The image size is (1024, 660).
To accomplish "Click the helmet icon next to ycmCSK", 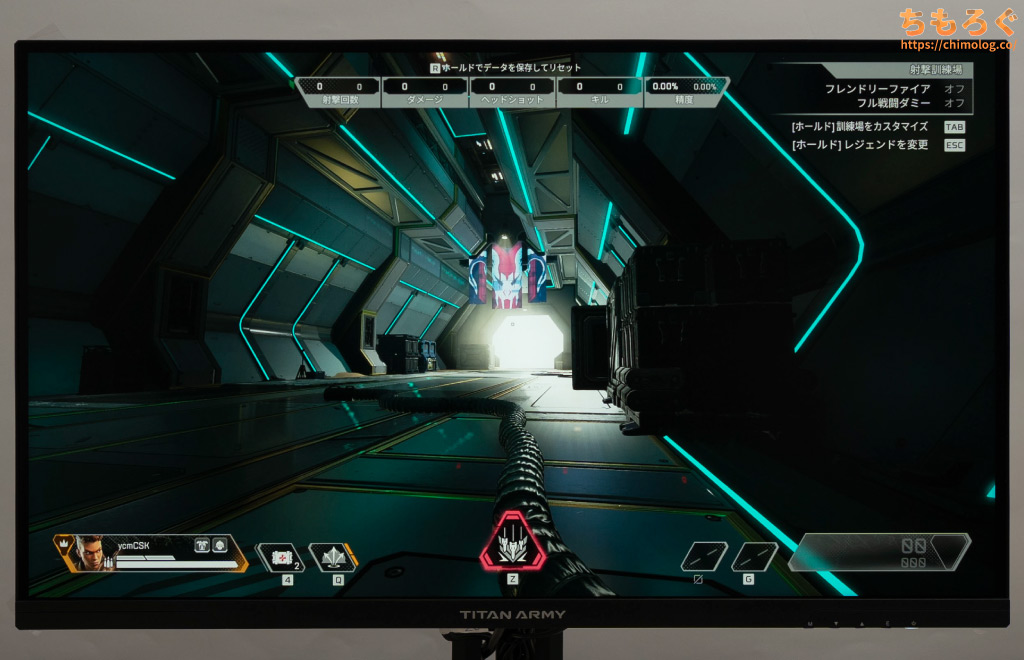I will point(218,543).
